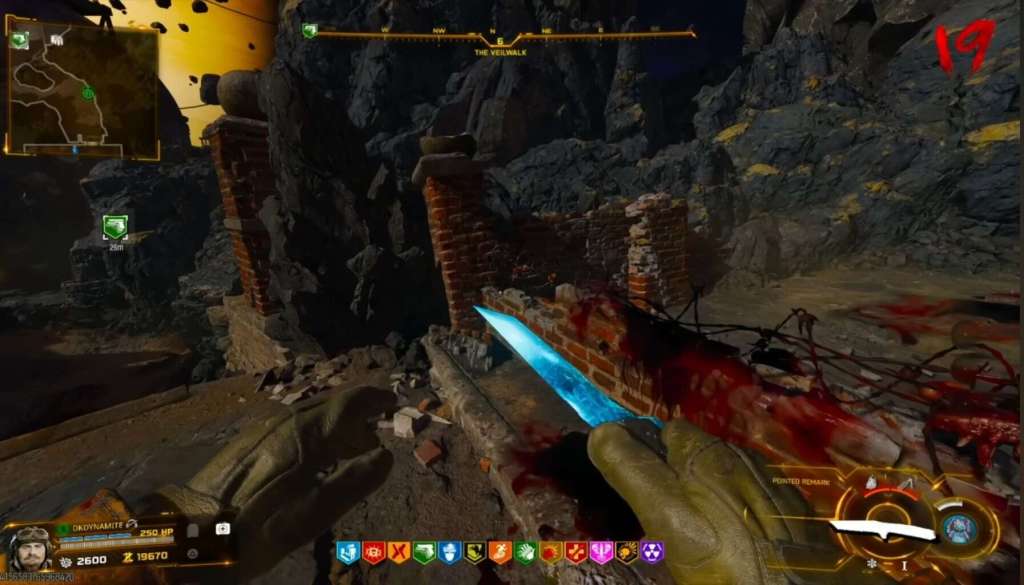Select the blue helmet perk icon
This screenshot has width=1024, height=585.
pos(450,552)
